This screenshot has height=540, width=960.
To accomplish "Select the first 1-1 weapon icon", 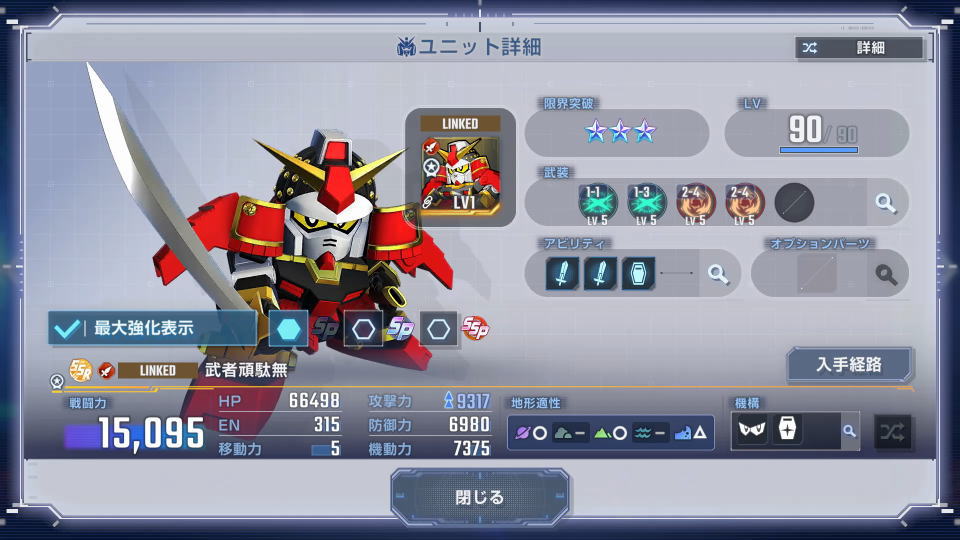I will [x=598, y=203].
